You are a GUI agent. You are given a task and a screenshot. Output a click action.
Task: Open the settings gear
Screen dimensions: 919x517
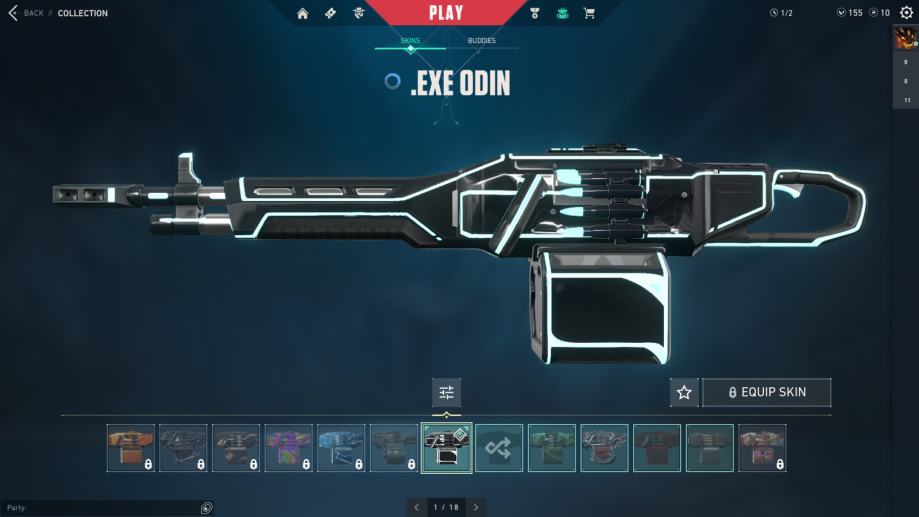[906, 13]
